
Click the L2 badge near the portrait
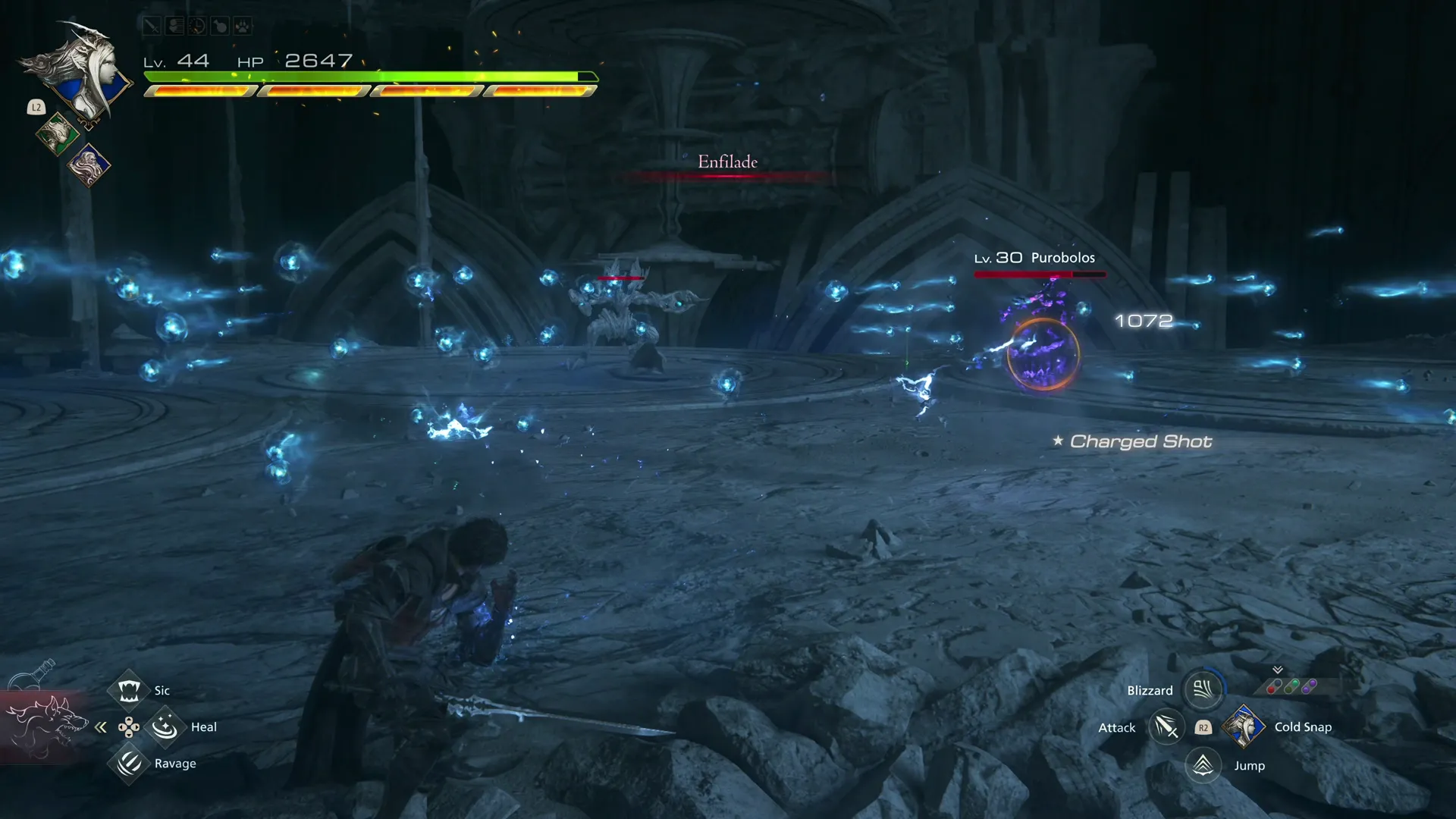(x=35, y=107)
